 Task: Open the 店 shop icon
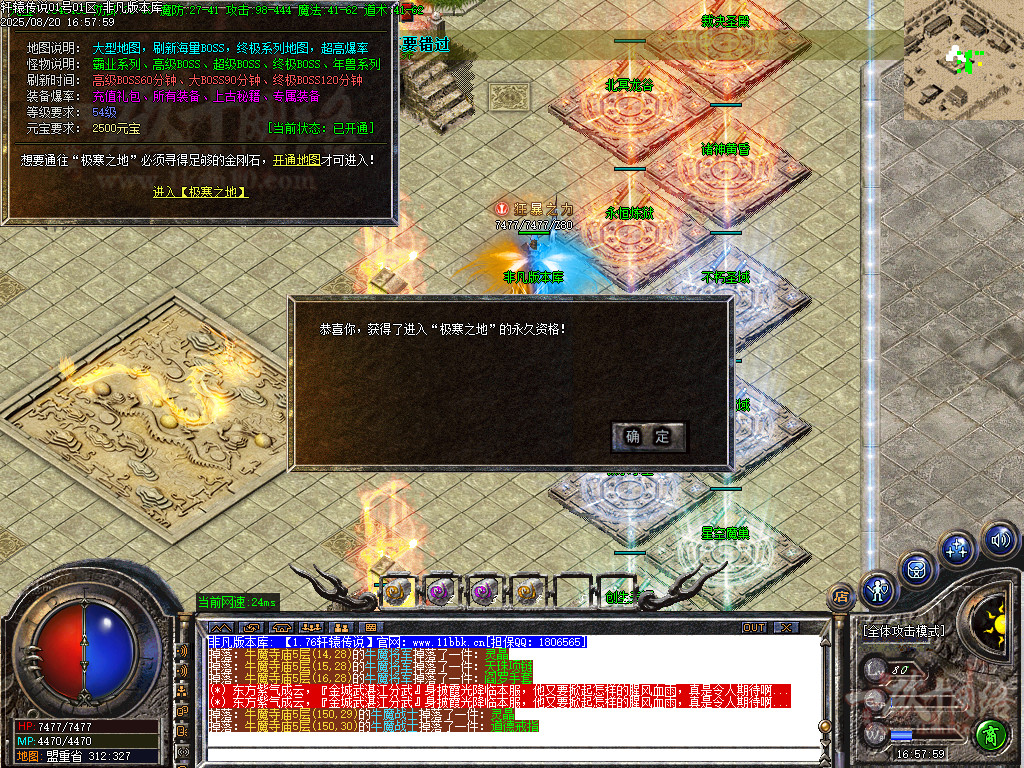[841, 597]
